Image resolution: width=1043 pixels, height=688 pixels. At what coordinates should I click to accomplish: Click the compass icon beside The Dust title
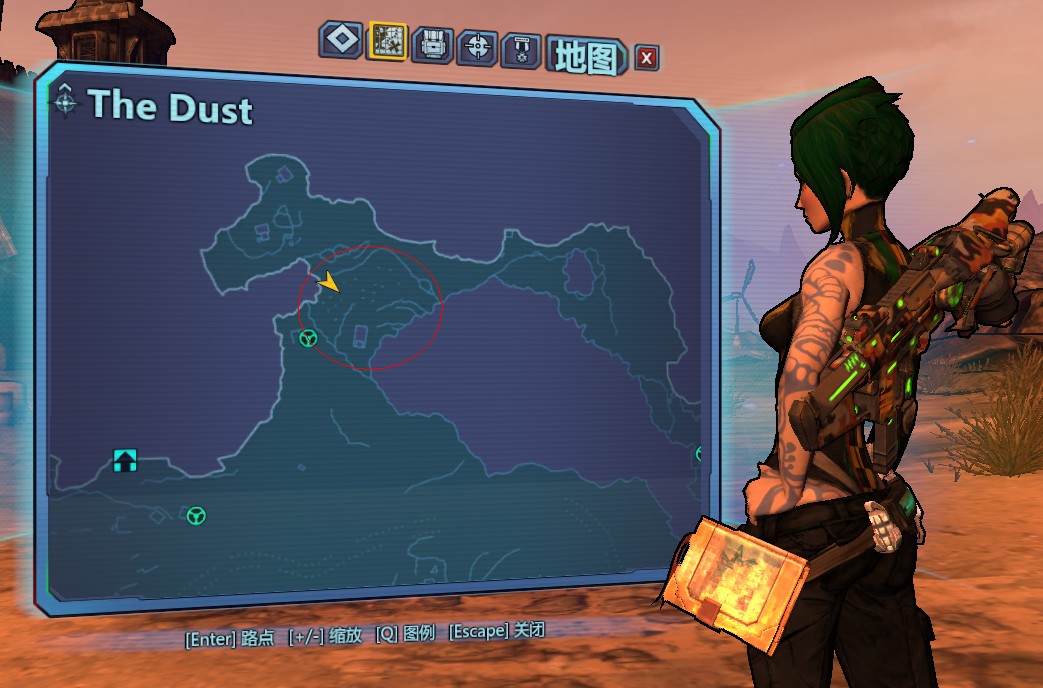(x=66, y=100)
